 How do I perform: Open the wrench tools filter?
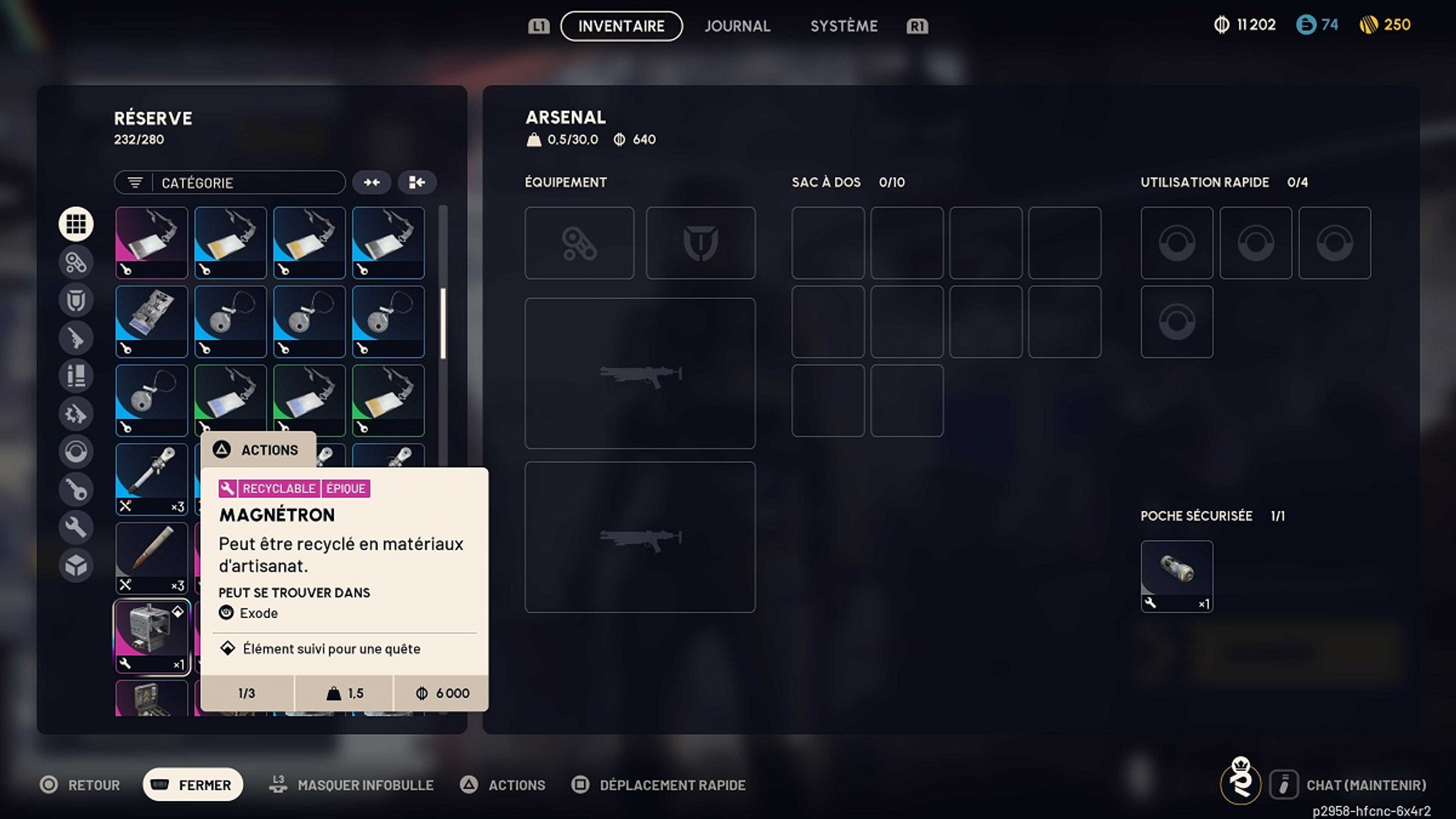(x=76, y=527)
